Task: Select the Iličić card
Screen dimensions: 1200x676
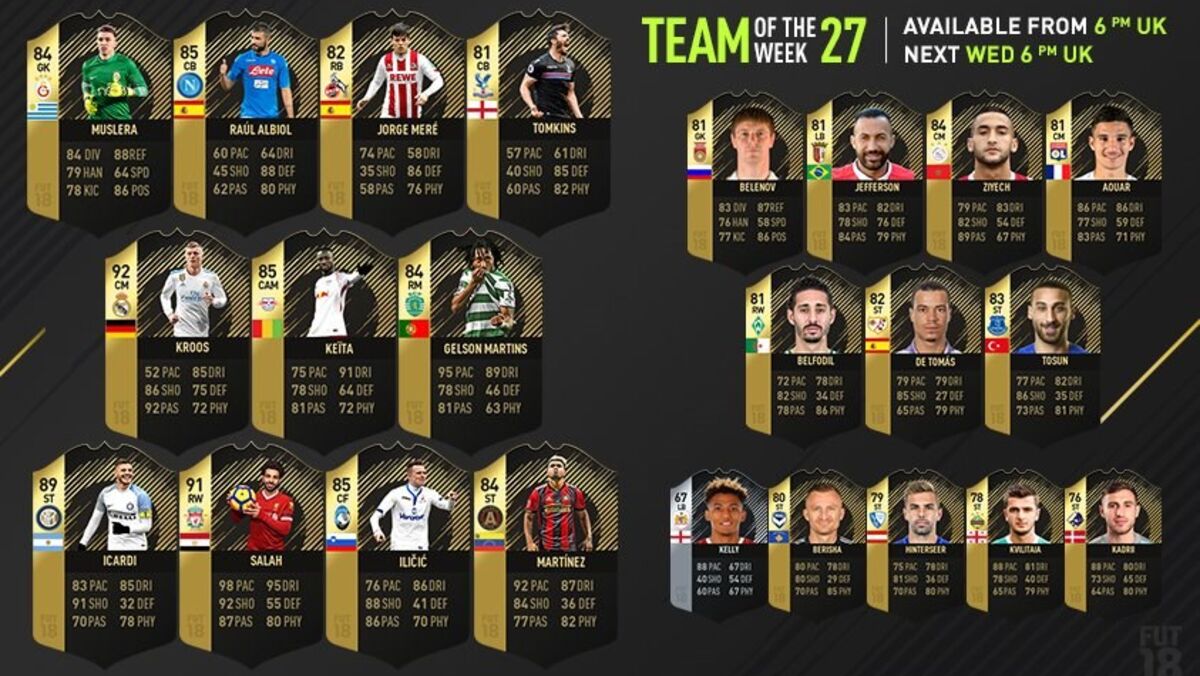Action: pyautogui.click(x=398, y=550)
